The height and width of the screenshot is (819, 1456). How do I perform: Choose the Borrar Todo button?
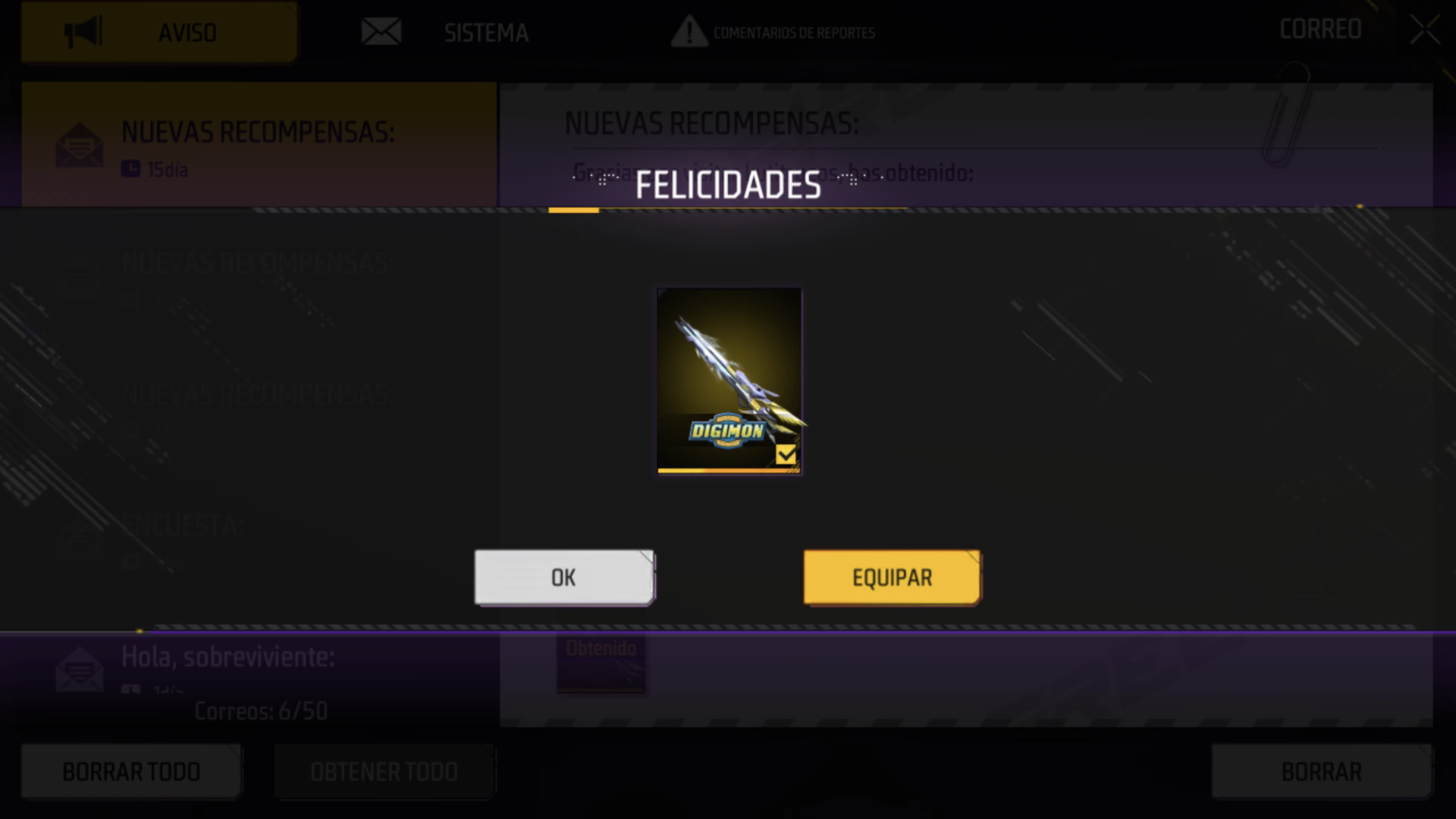(x=131, y=771)
